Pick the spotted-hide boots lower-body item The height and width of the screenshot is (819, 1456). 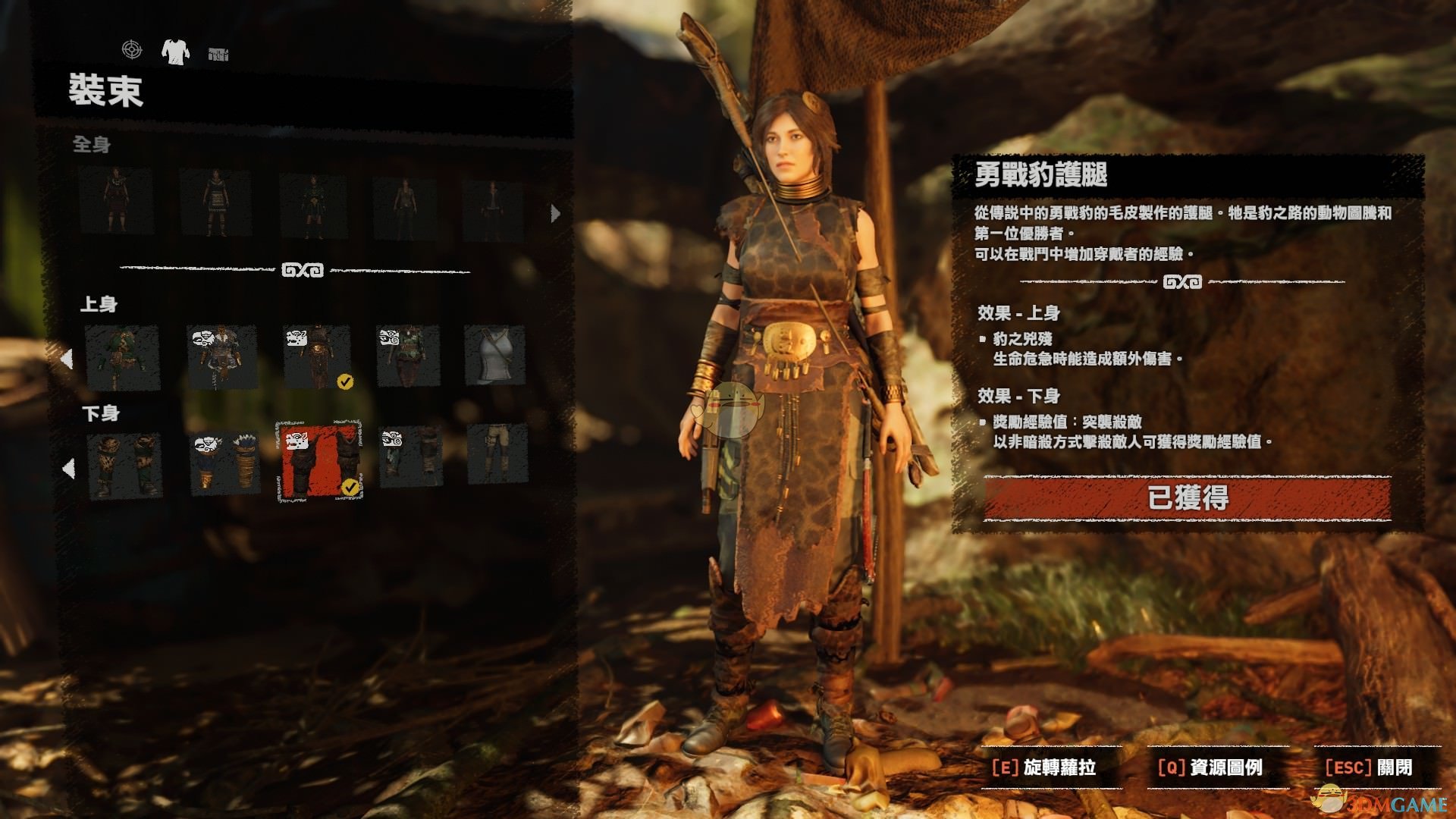point(125,466)
